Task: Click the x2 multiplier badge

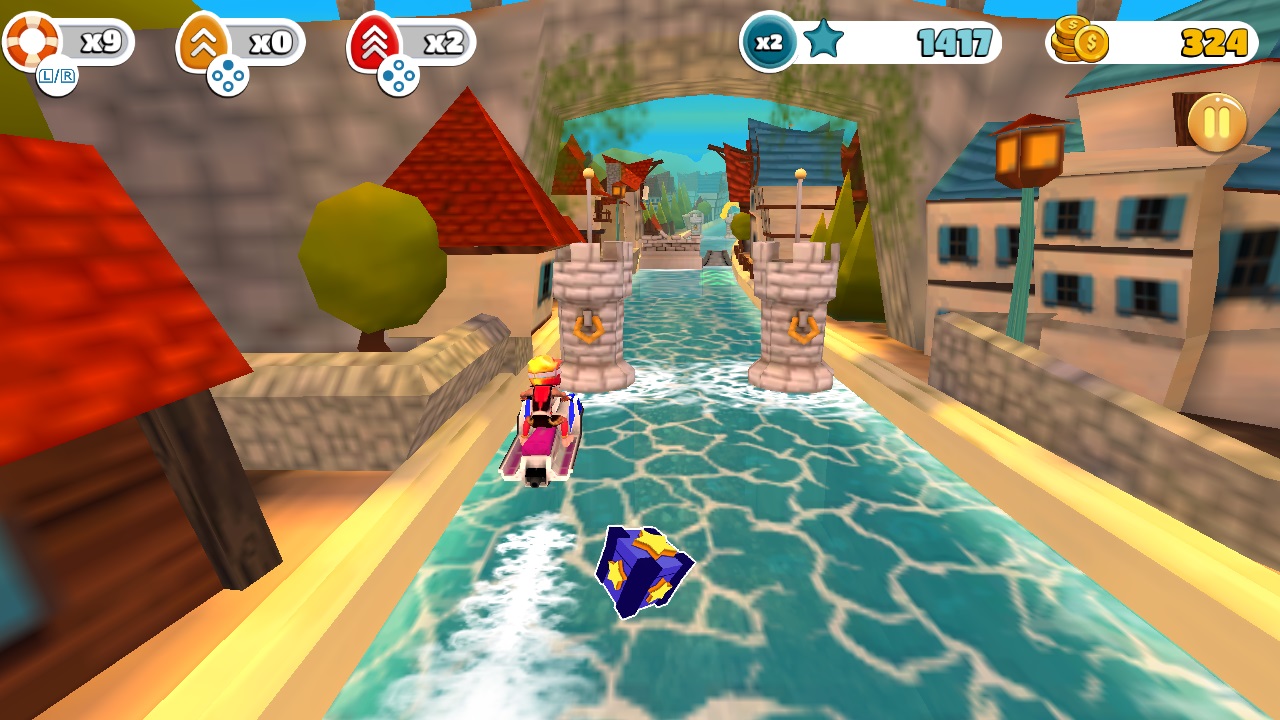Action: click(x=766, y=40)
